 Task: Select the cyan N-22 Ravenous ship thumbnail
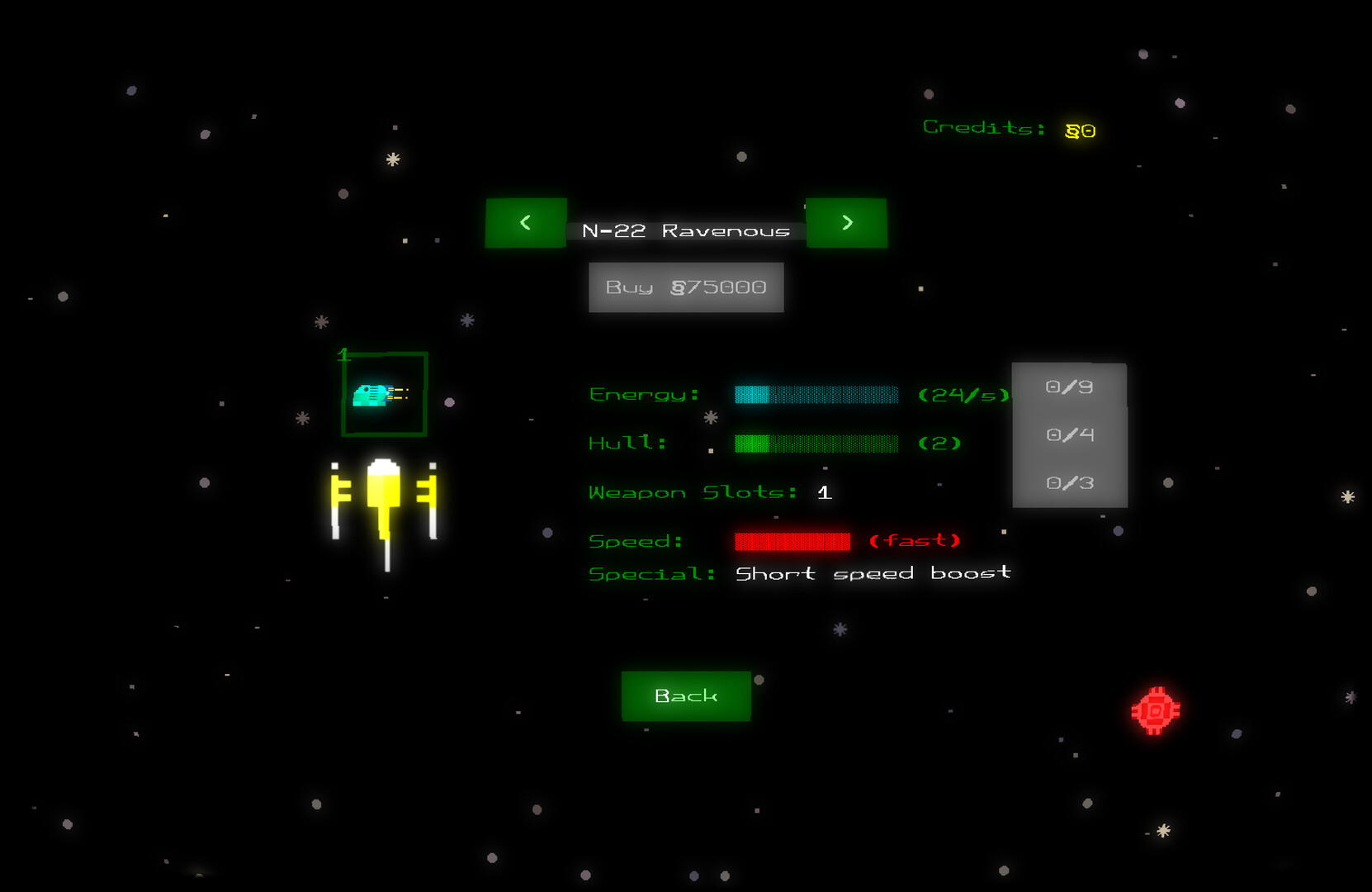pyautogui.click(x=382, y=396)
